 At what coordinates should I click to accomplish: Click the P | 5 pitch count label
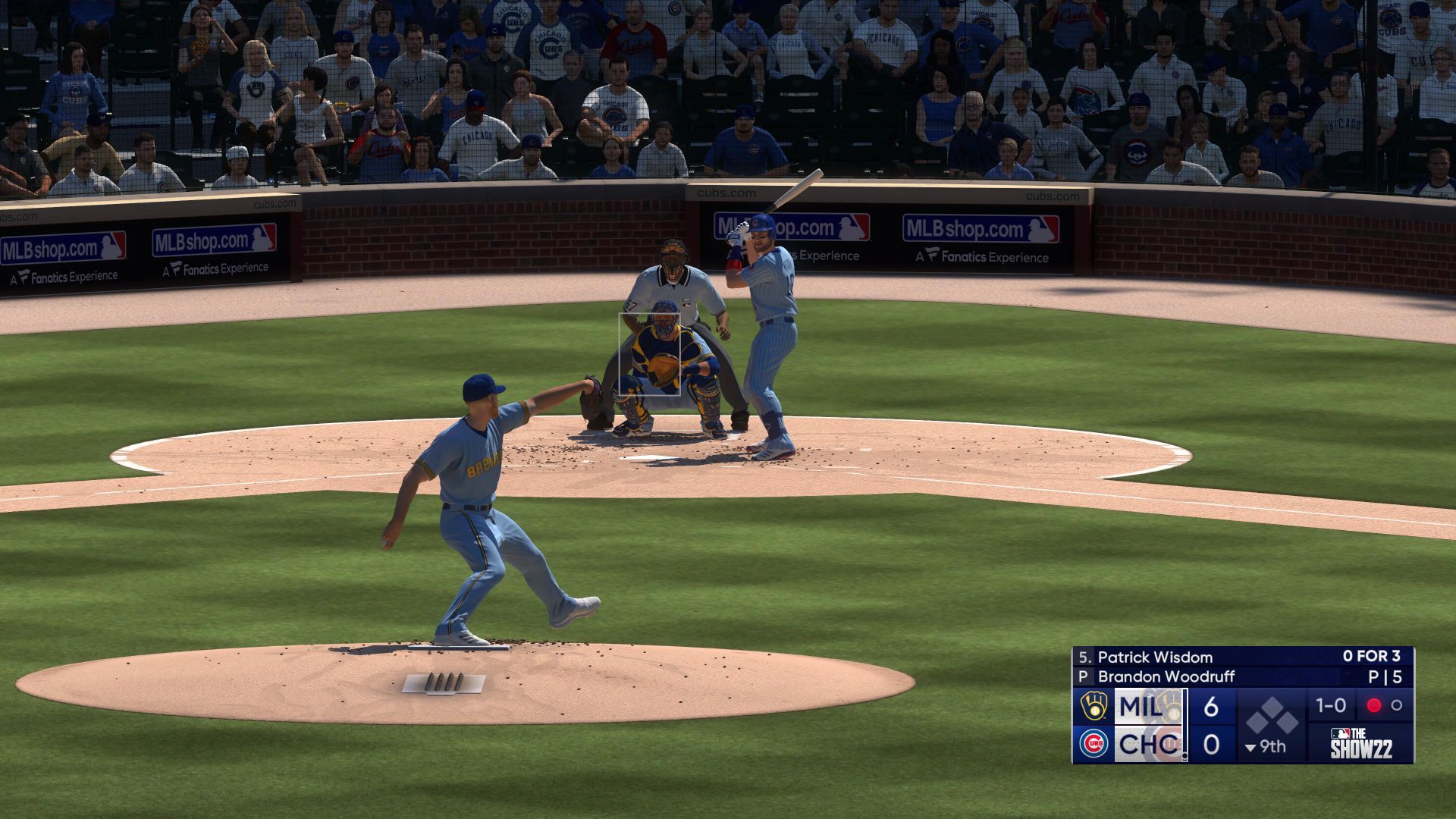point(1384,676)
